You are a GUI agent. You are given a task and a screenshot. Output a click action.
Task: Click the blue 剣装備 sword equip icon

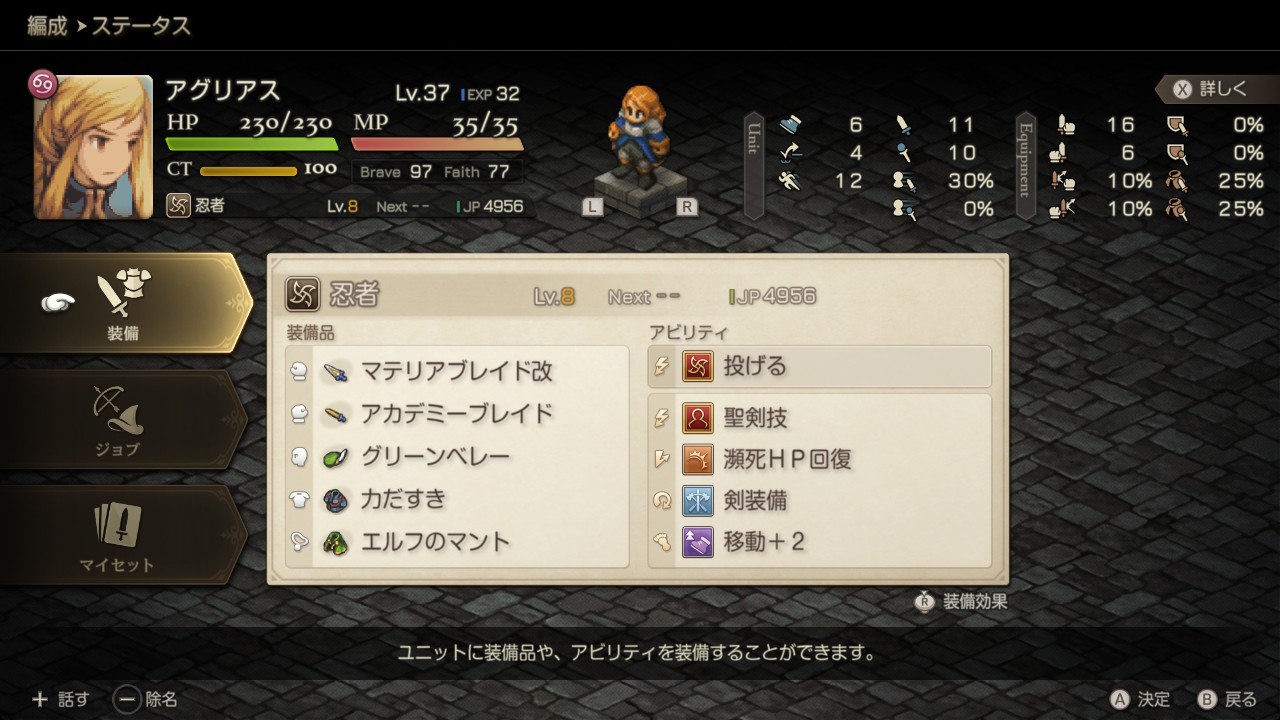(x=695, y=502)
